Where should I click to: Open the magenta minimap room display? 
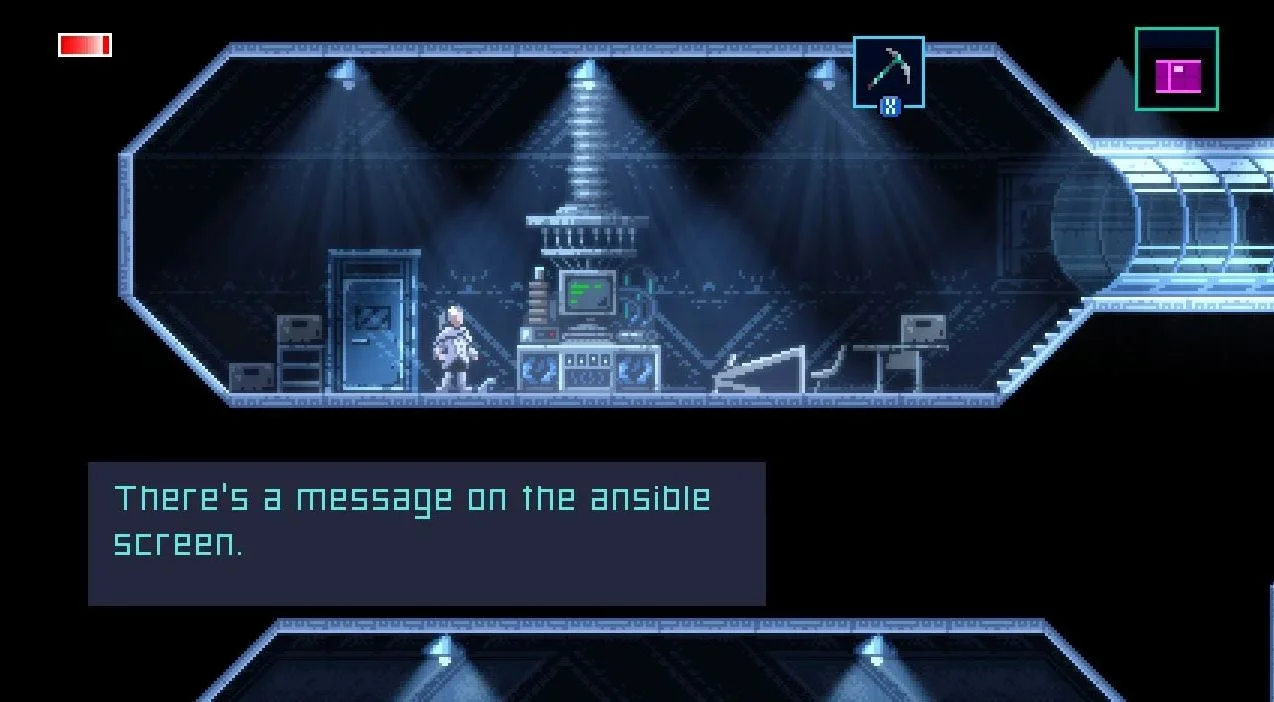(1177, 69)
